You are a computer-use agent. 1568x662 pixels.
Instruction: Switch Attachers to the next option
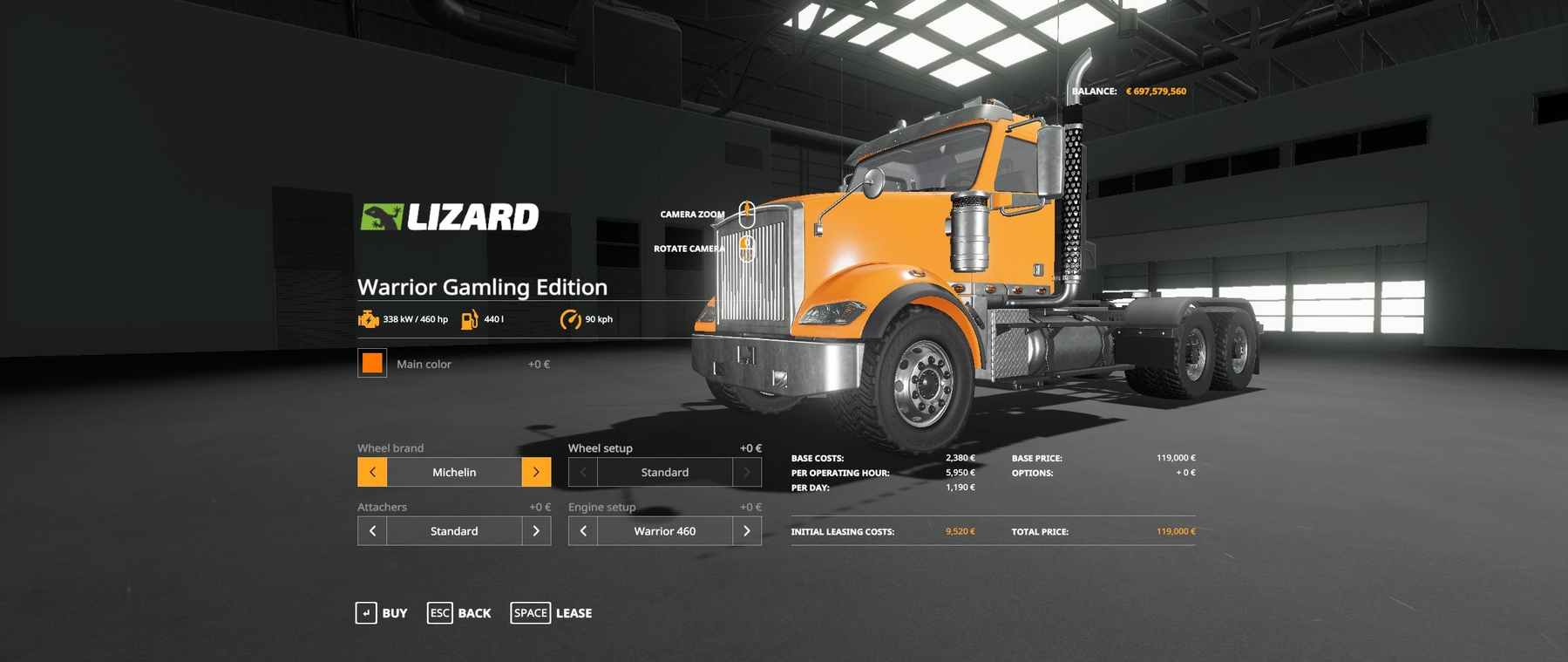536,531
